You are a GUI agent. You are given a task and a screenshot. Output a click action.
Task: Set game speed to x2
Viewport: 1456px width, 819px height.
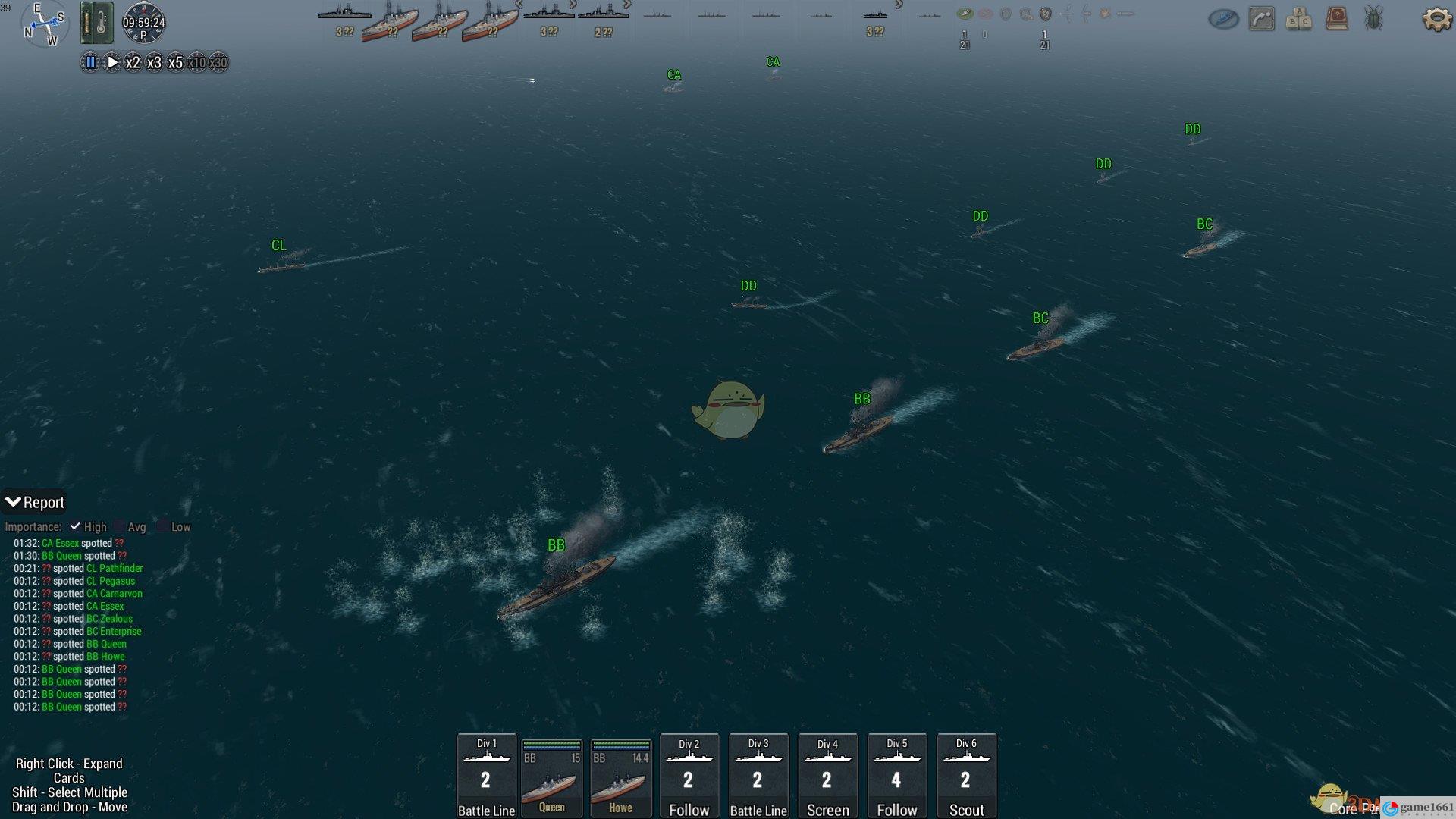pos(133,63)
